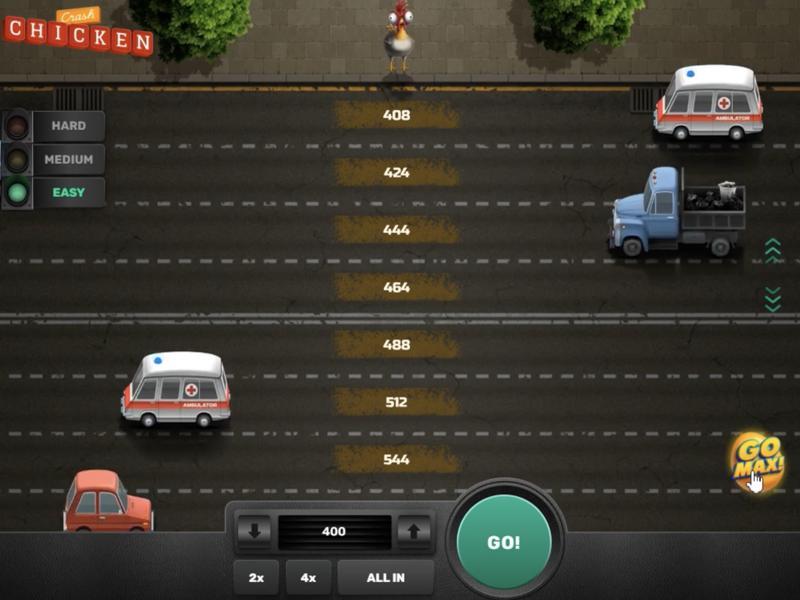Screen dimensions: 800x600
Task: Switch difficulty to EASY
Action: click(68, 192)
